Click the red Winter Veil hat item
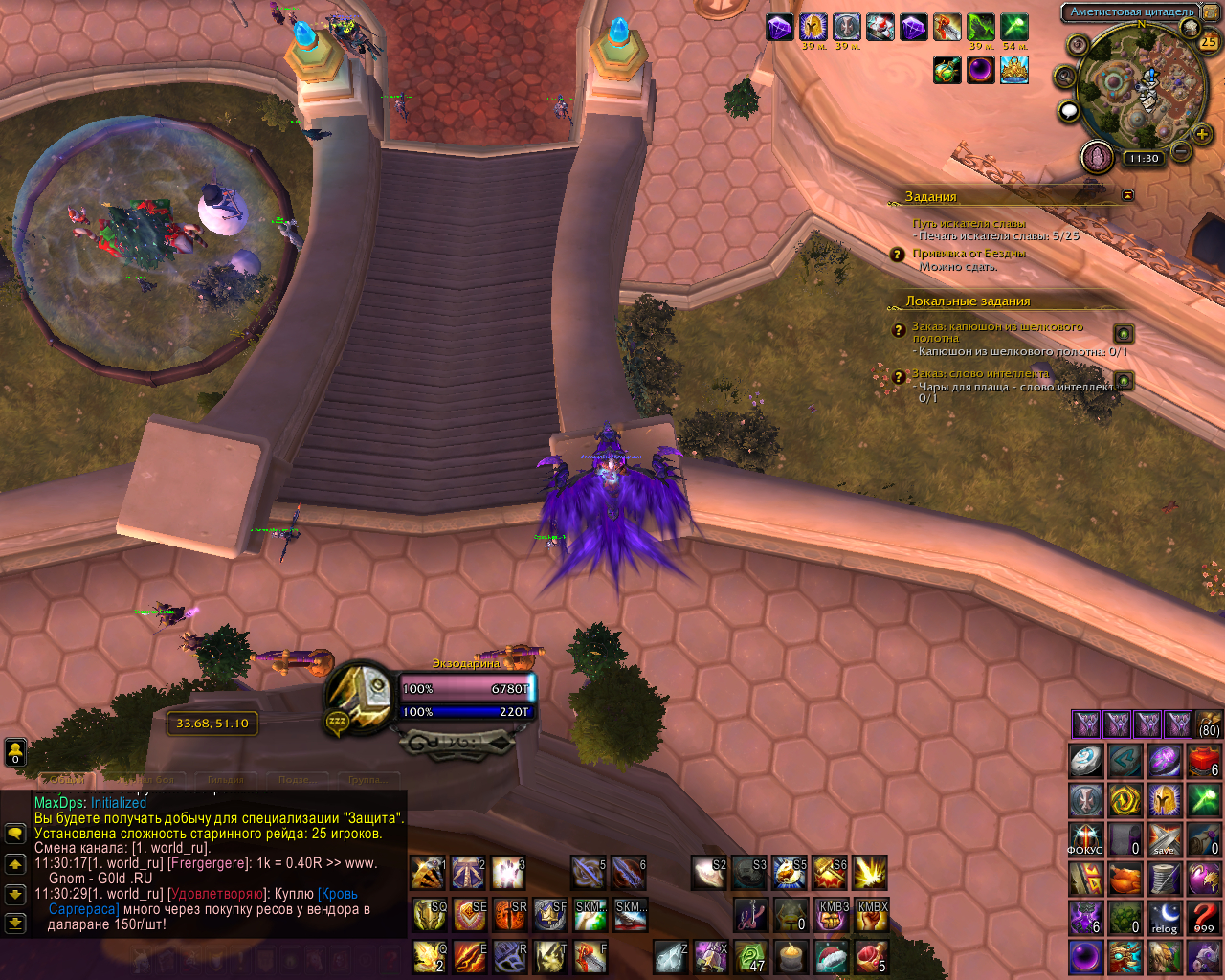Screen dimensions: 1225x980 point(831,957)
